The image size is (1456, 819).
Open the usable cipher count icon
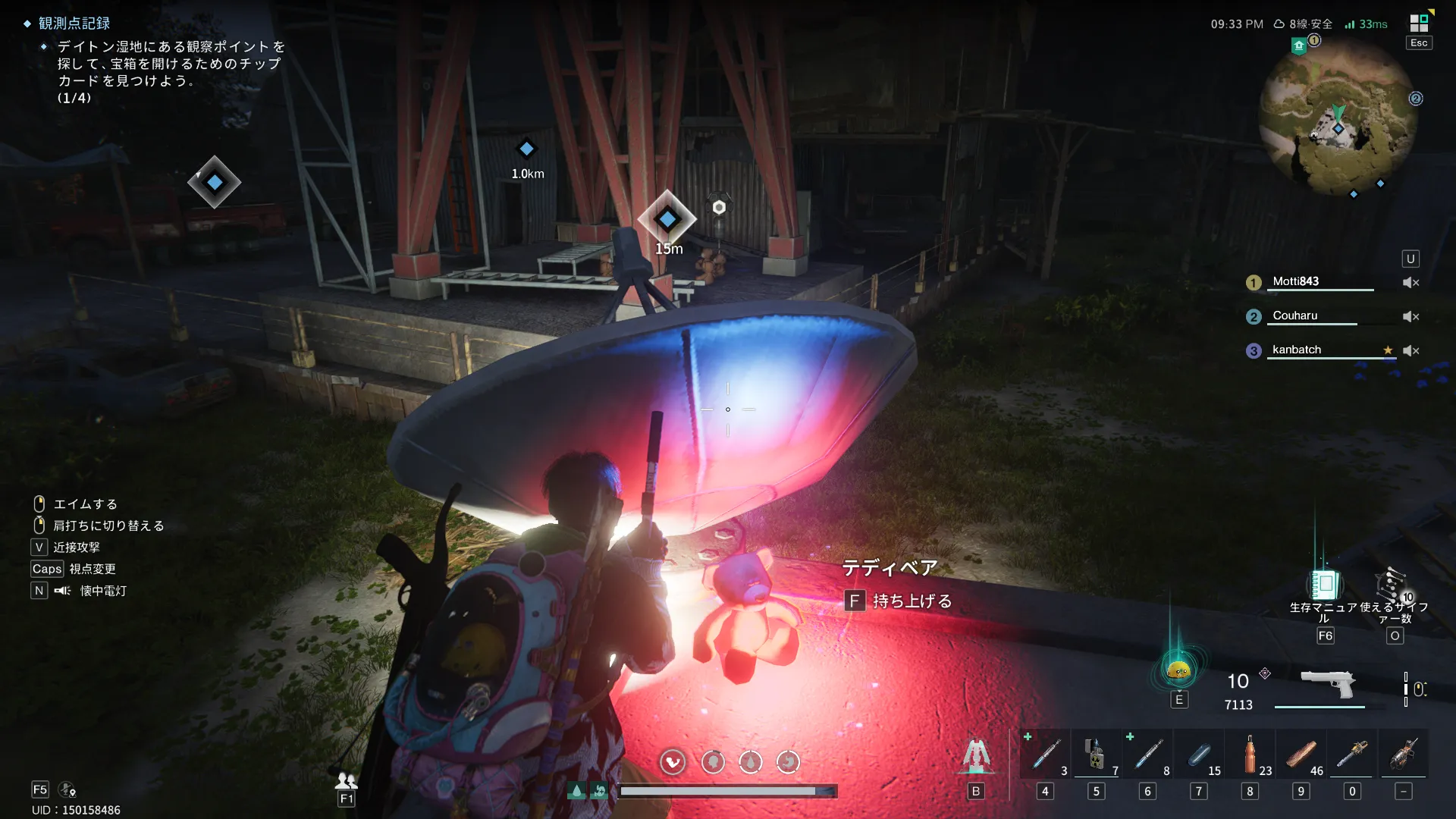pos(1394,585)
